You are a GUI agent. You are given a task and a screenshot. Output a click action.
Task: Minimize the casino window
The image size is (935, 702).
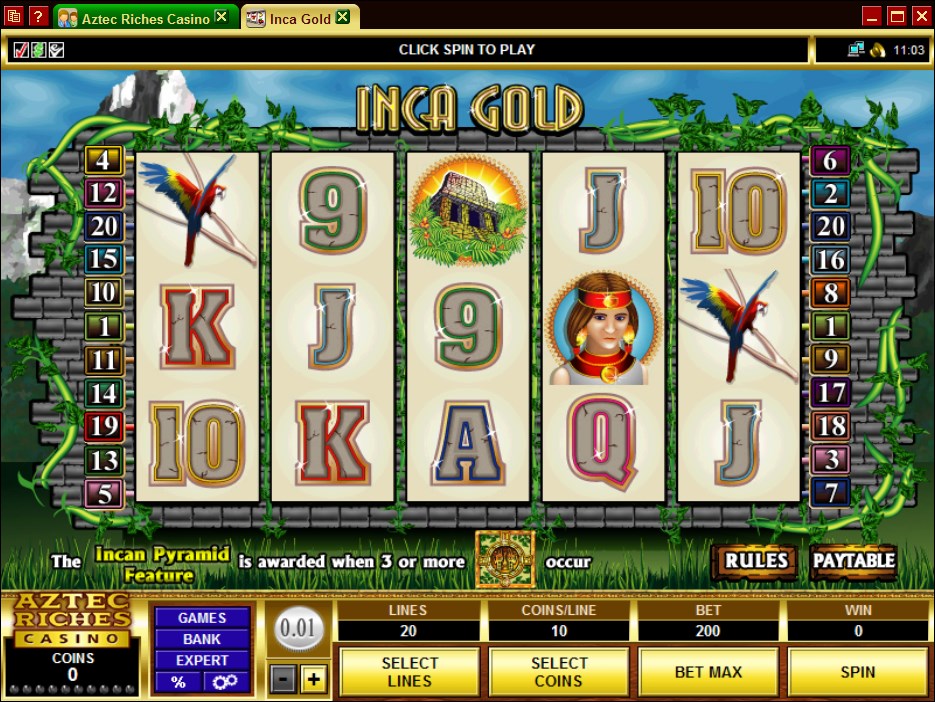click(x=871, y=16)
